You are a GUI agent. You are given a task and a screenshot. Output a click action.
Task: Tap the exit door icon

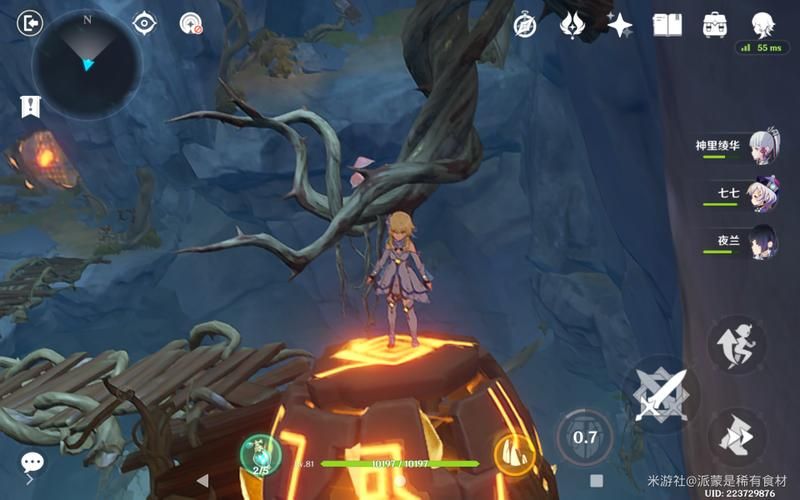pos(31,24)
